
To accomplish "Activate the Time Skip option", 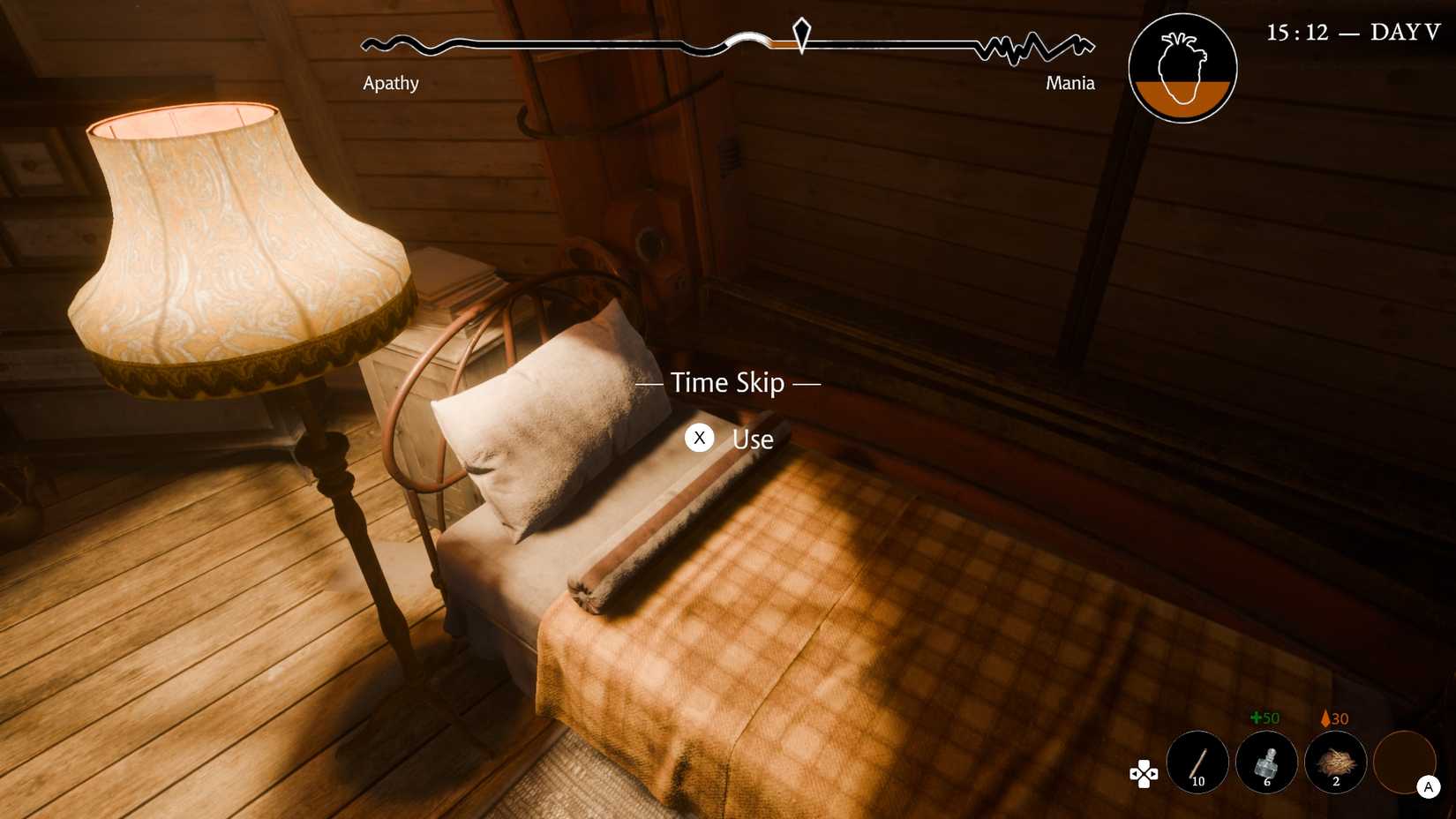I will (726, 383).
